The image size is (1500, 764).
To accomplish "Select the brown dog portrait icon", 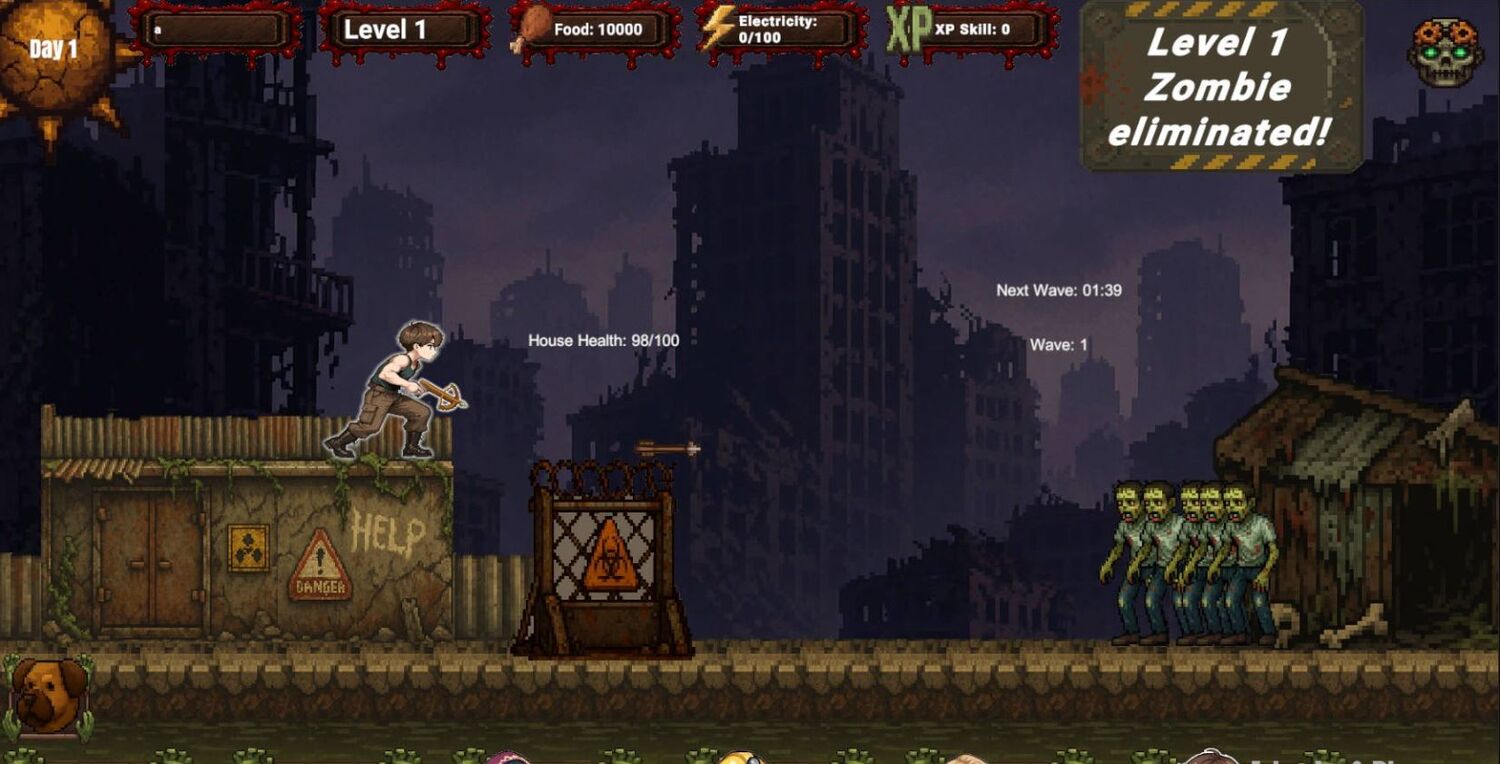I will coord(47,696).
